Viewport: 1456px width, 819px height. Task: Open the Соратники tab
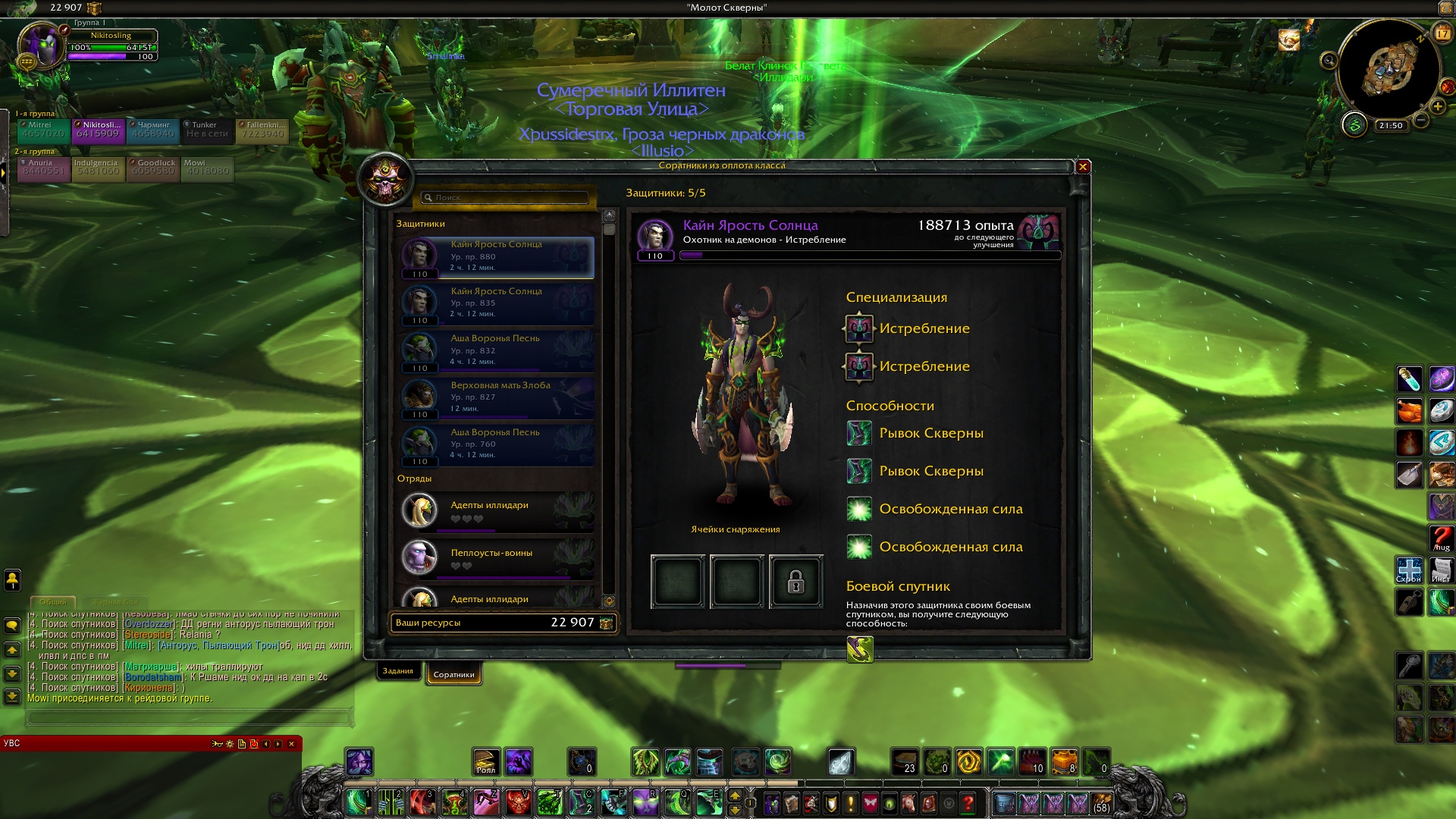point(453,674)
